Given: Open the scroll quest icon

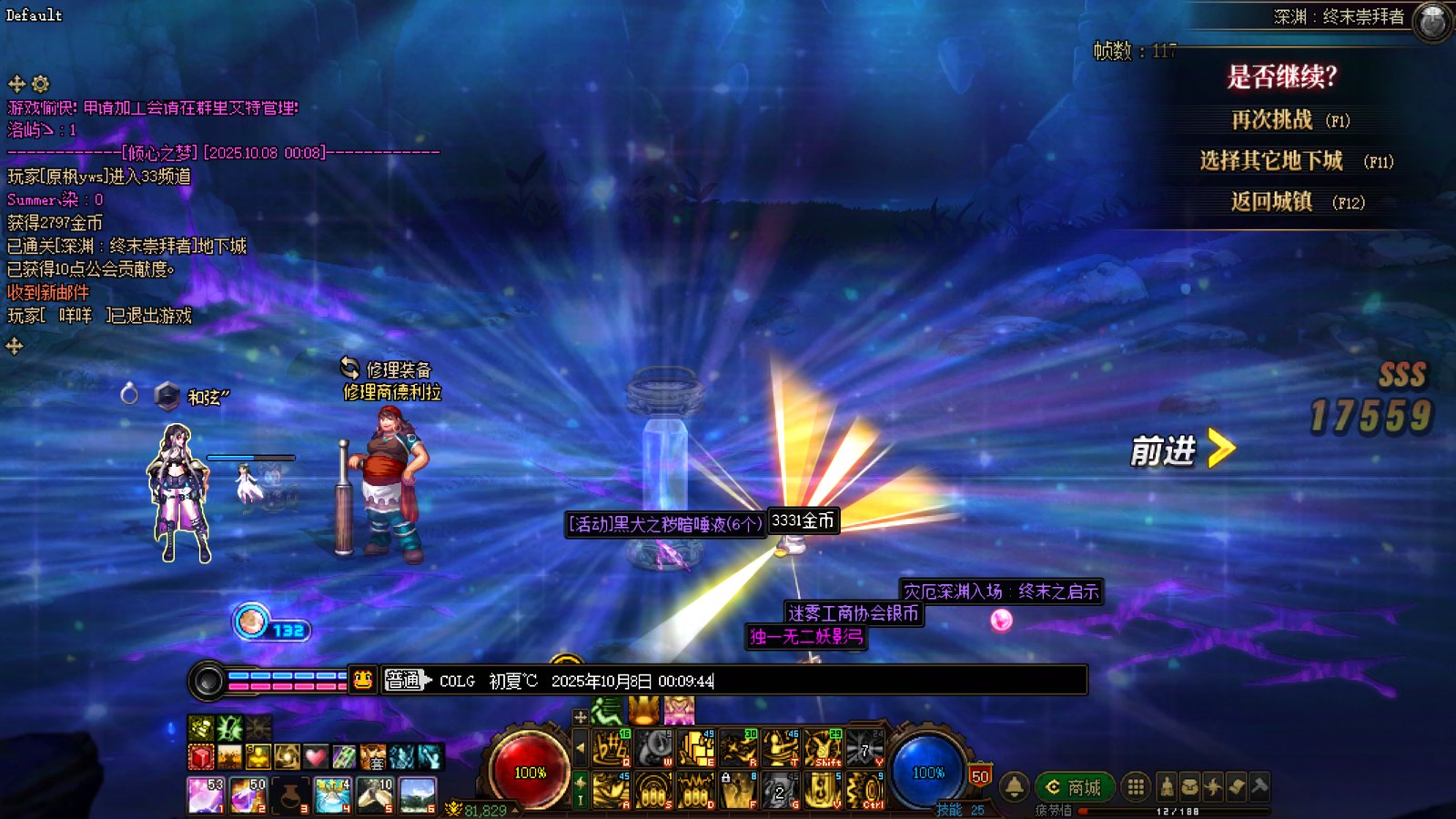Looking at the screenshot, I should (x=1237, y=787).
